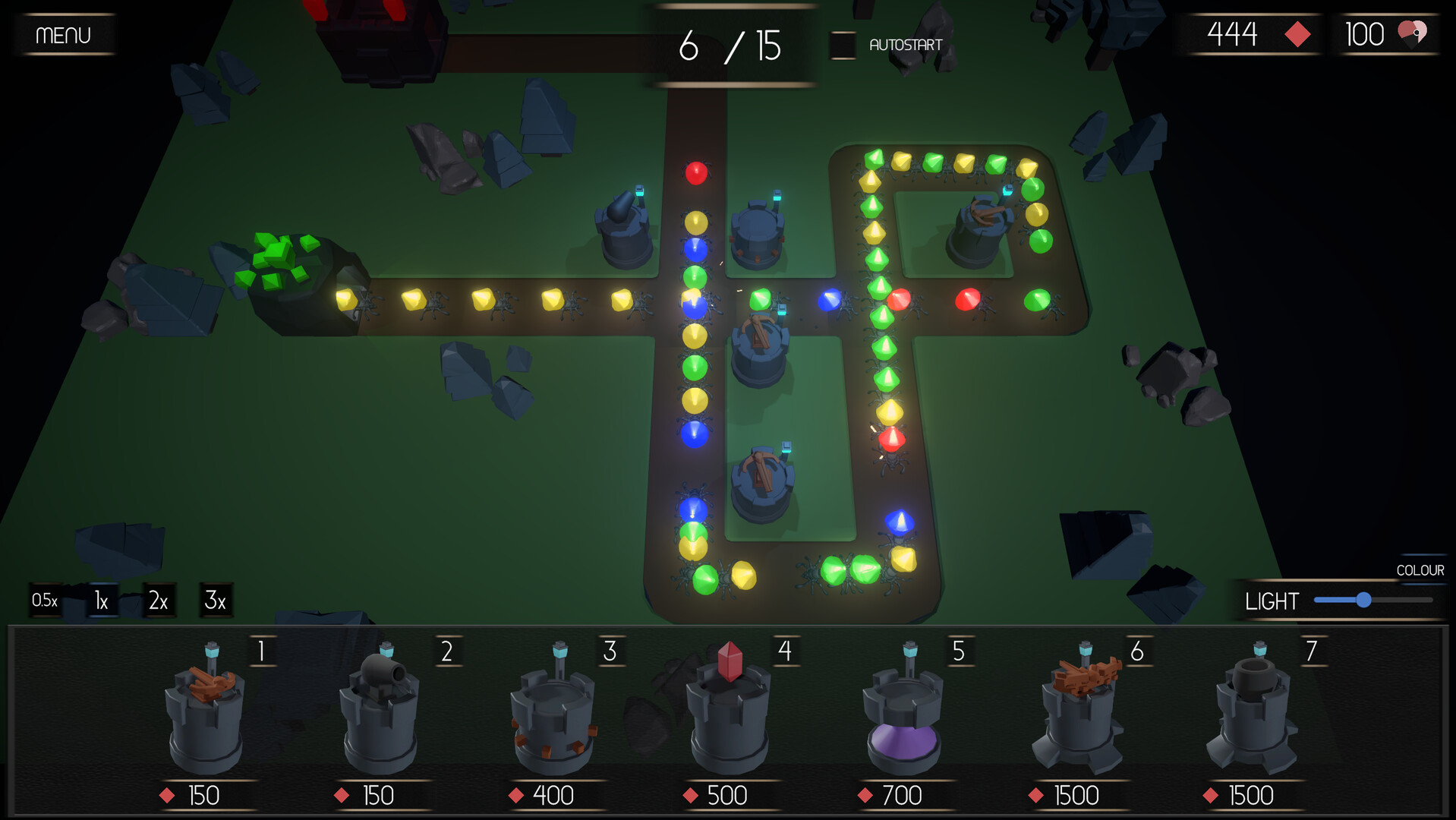The height and width of the screenshot is (820, 1456).
Task: Toggle 0.5x game speed
Action: pos(44,601)
